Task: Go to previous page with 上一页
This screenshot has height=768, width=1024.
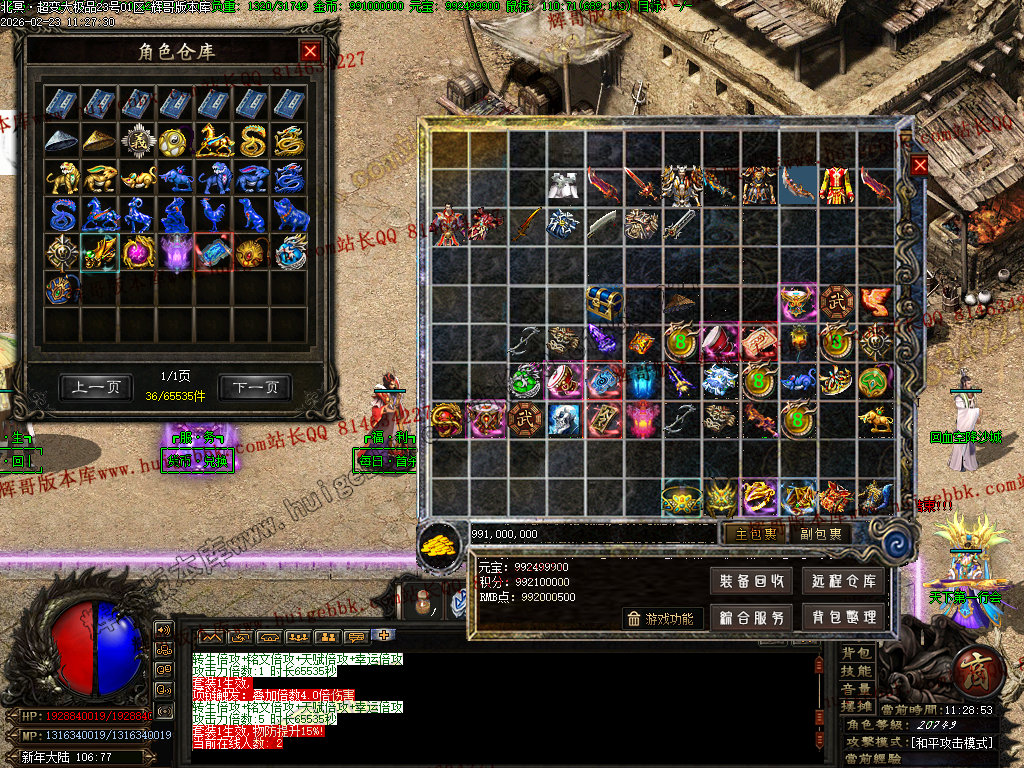Action: point(96,387)
